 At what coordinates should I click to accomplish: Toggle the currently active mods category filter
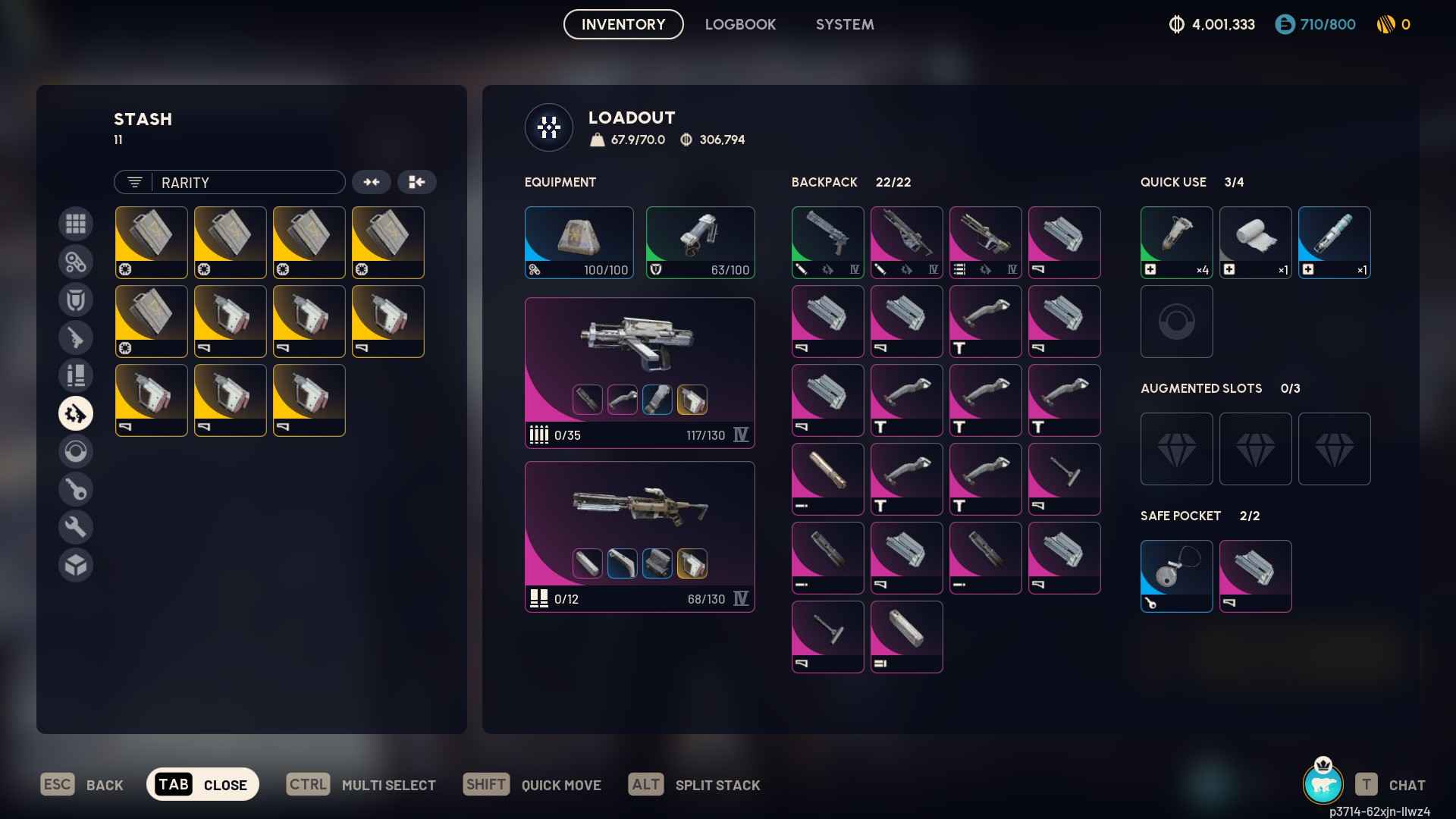(76, 413)
